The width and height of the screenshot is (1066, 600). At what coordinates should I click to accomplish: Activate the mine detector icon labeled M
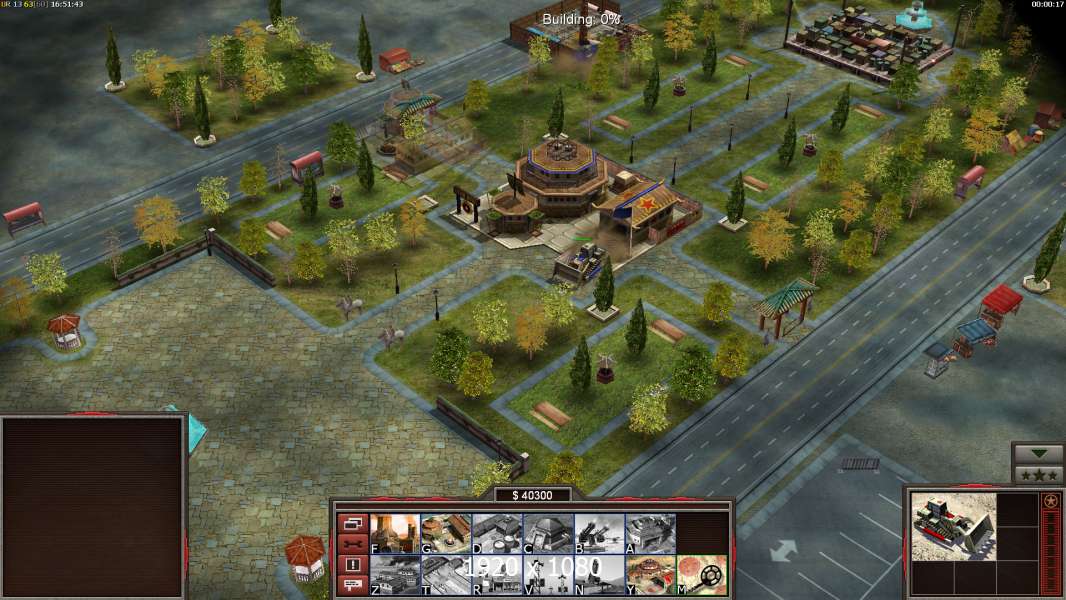pos(701,575)
